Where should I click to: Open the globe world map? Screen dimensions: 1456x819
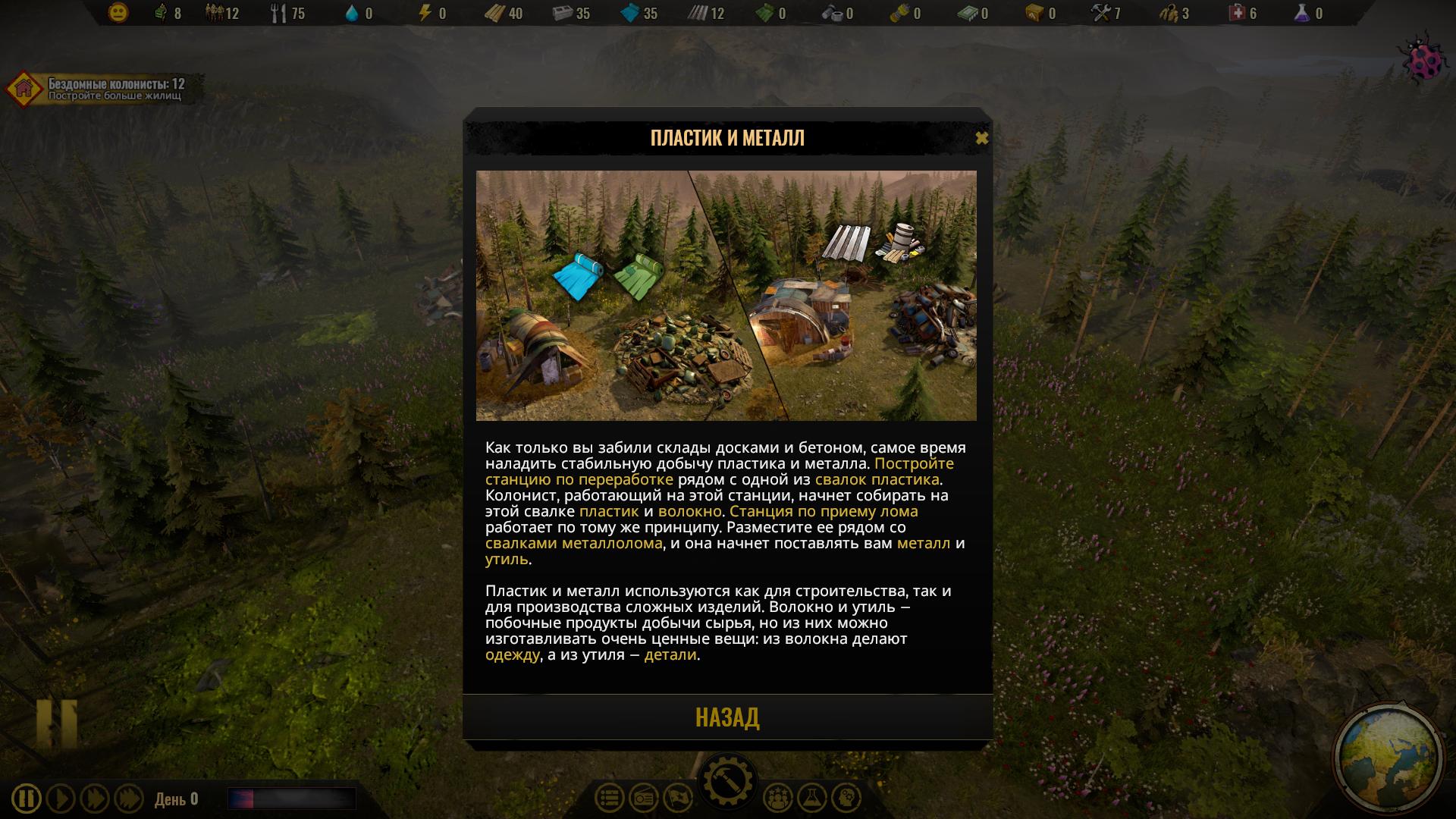coord(1388,759)
